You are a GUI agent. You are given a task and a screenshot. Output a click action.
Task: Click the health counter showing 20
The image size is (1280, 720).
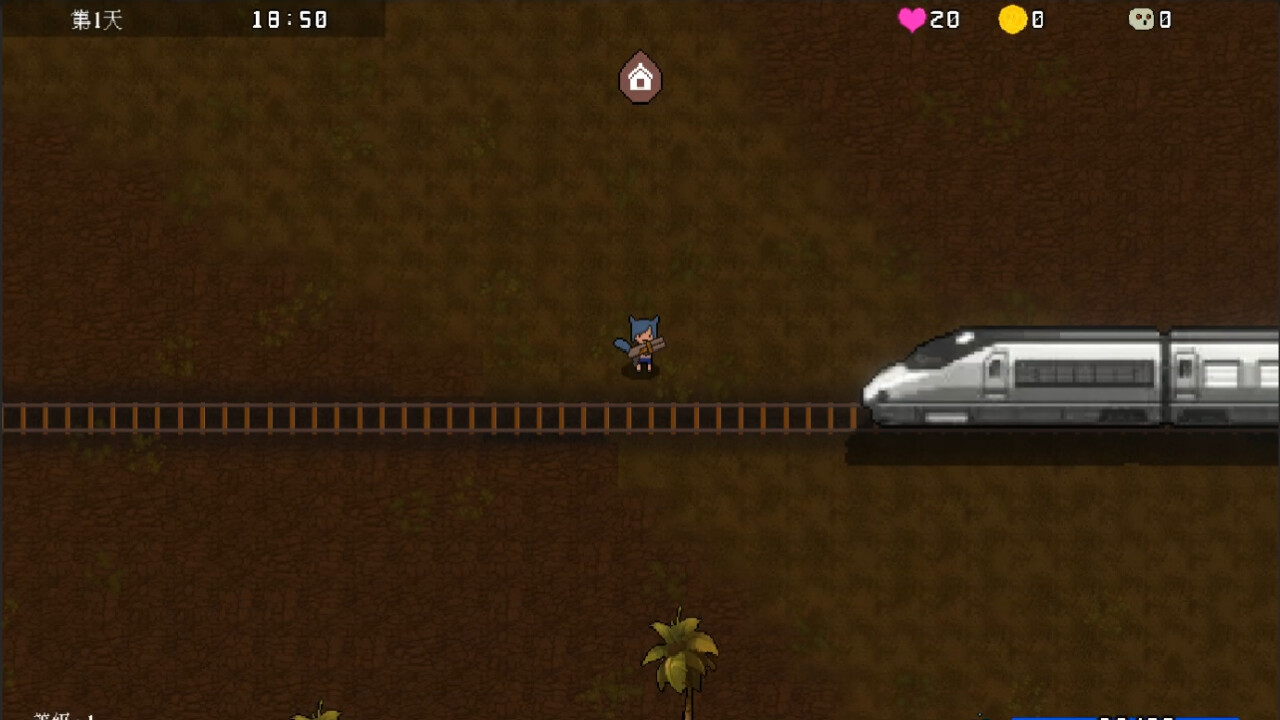945,18
